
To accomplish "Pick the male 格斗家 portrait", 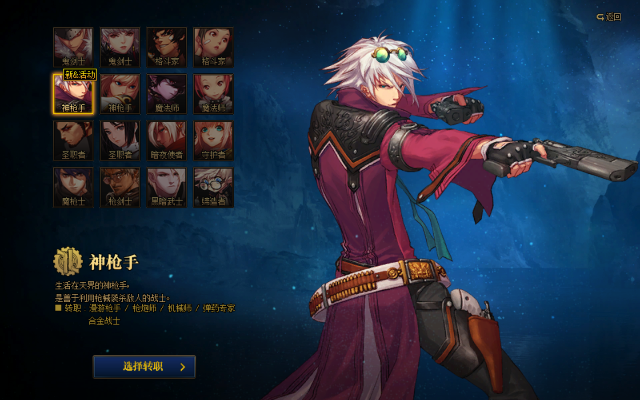I will tap(167, 46).
